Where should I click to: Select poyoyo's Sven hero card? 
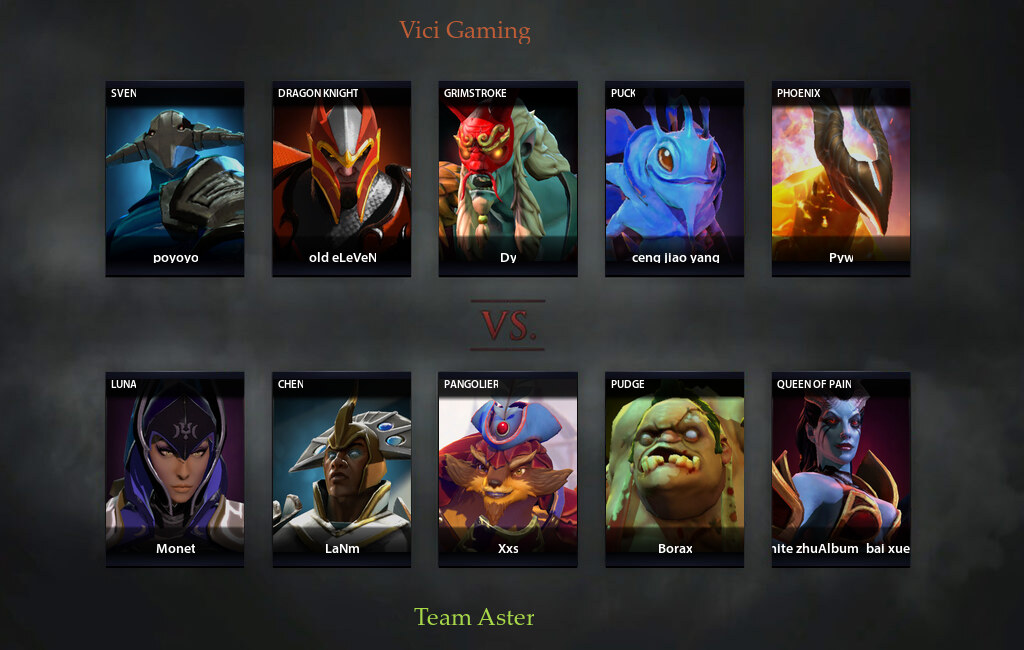(175, 178)
